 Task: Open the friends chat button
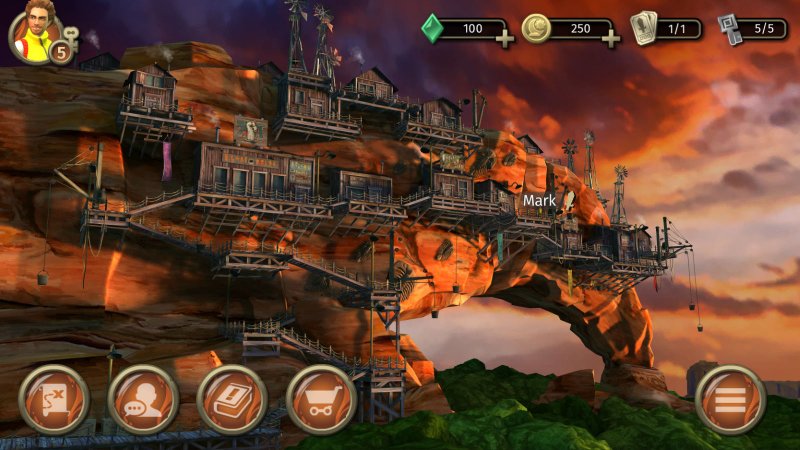[x=142, y=398]
